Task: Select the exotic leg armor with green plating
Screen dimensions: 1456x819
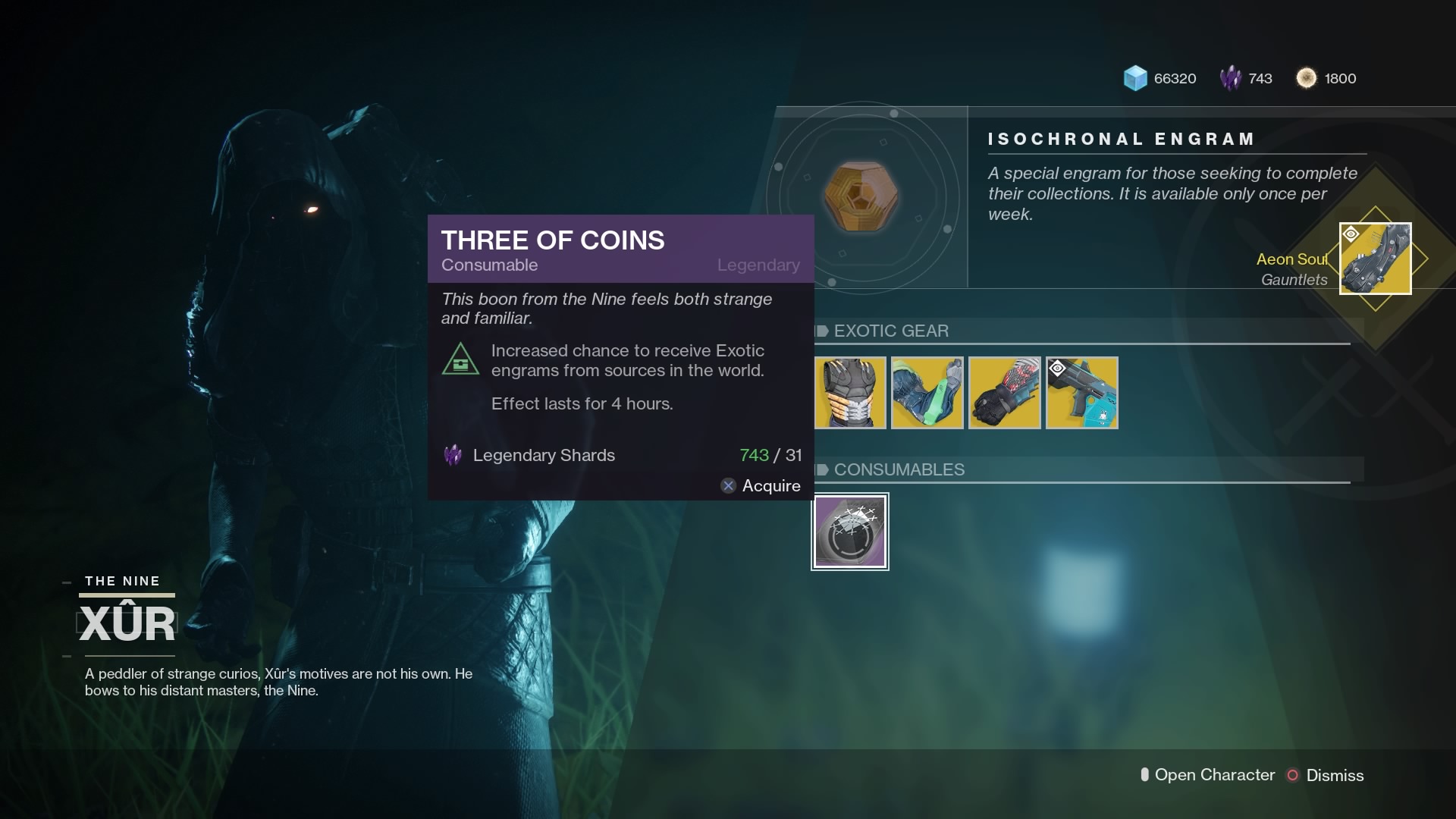Action: (x=927, y=393)
